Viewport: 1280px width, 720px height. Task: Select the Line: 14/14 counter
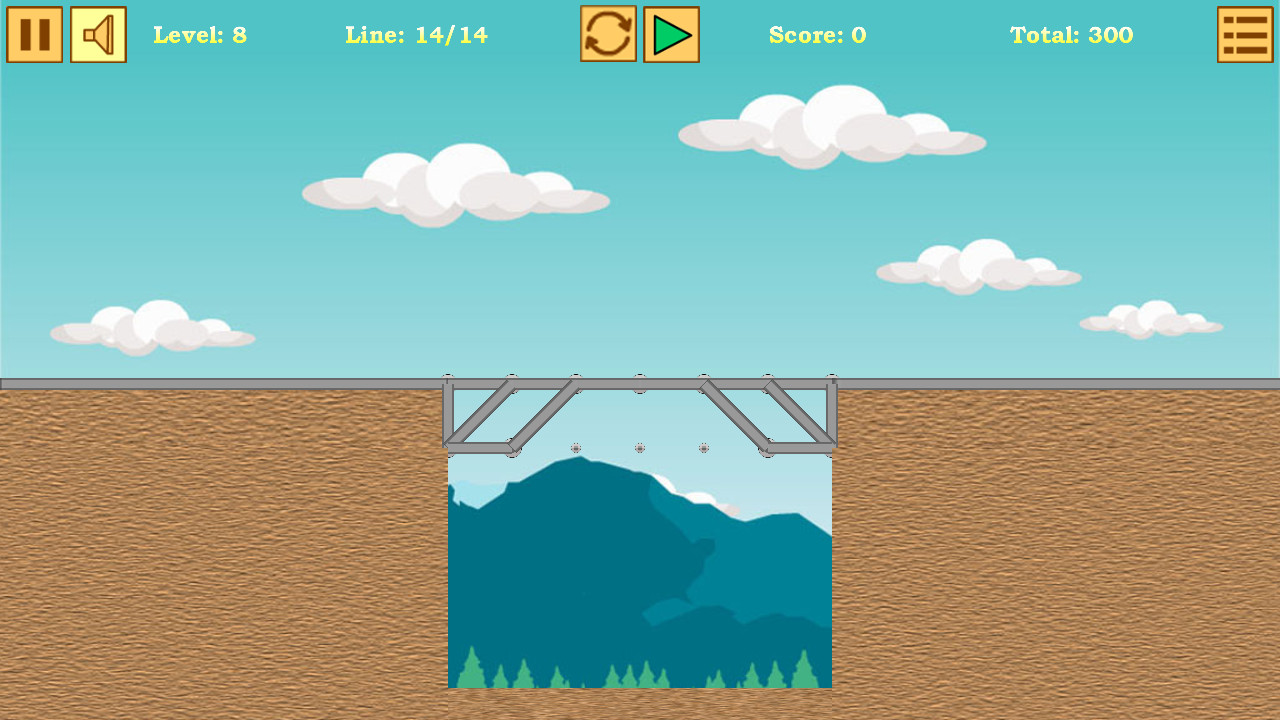click(417, 35)
